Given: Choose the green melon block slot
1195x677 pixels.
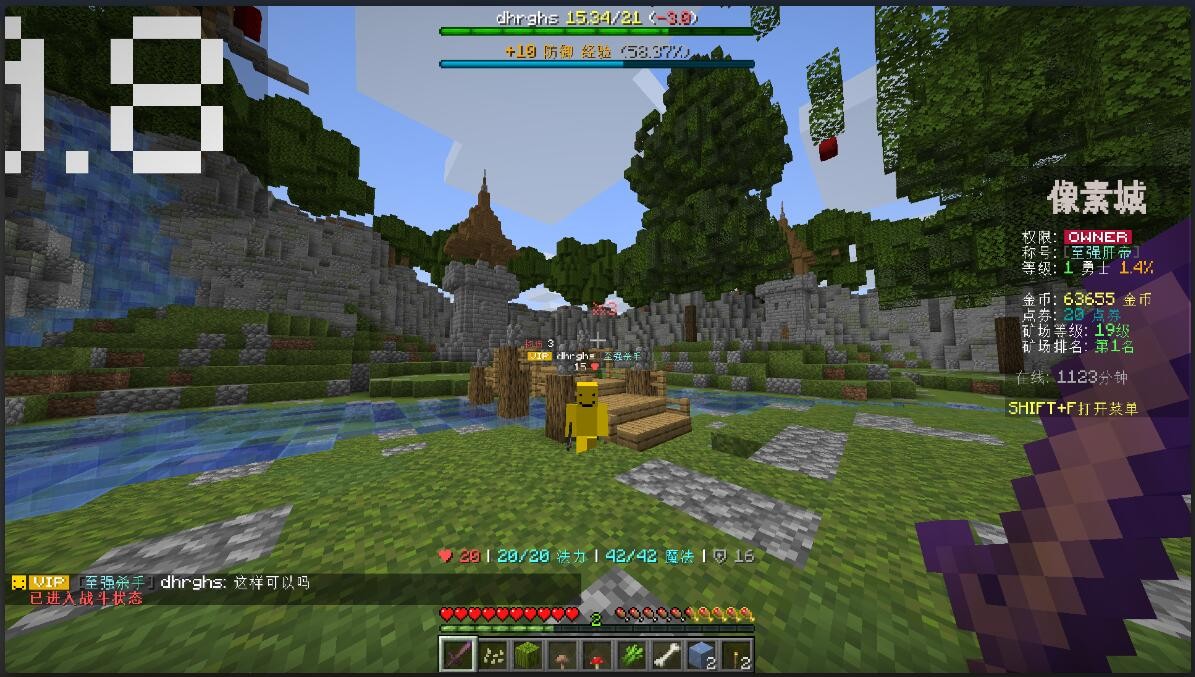Looking at the screenshot, I should (x=527, y=655).
